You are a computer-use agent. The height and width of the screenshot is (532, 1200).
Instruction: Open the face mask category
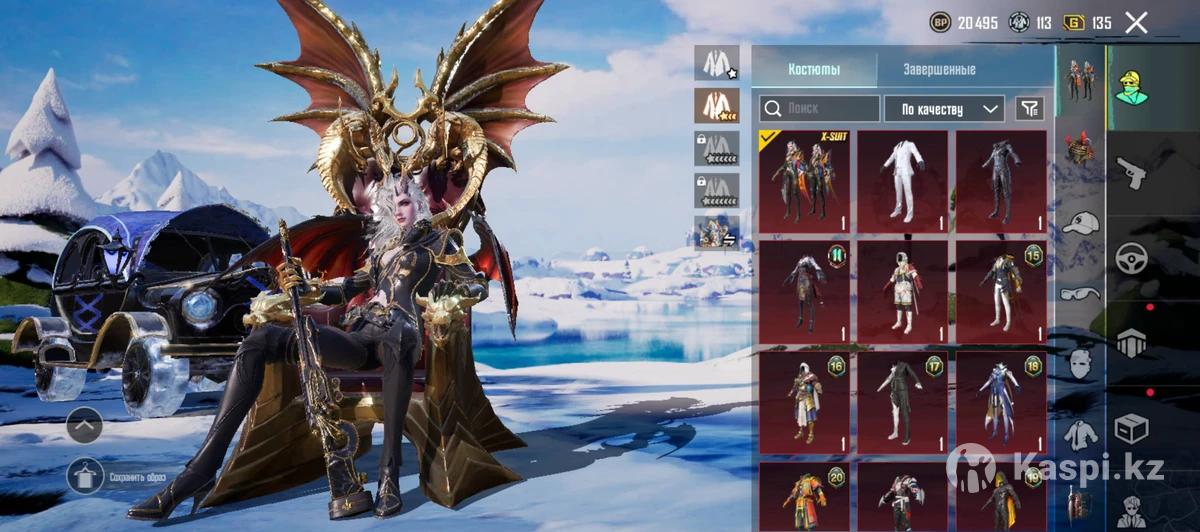pos(1080,362)
